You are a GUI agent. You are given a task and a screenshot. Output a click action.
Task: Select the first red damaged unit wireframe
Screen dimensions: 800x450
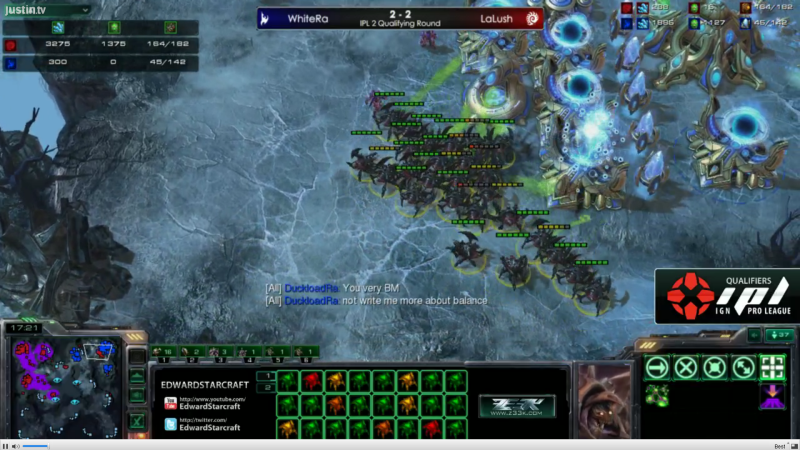coord(310,380)
